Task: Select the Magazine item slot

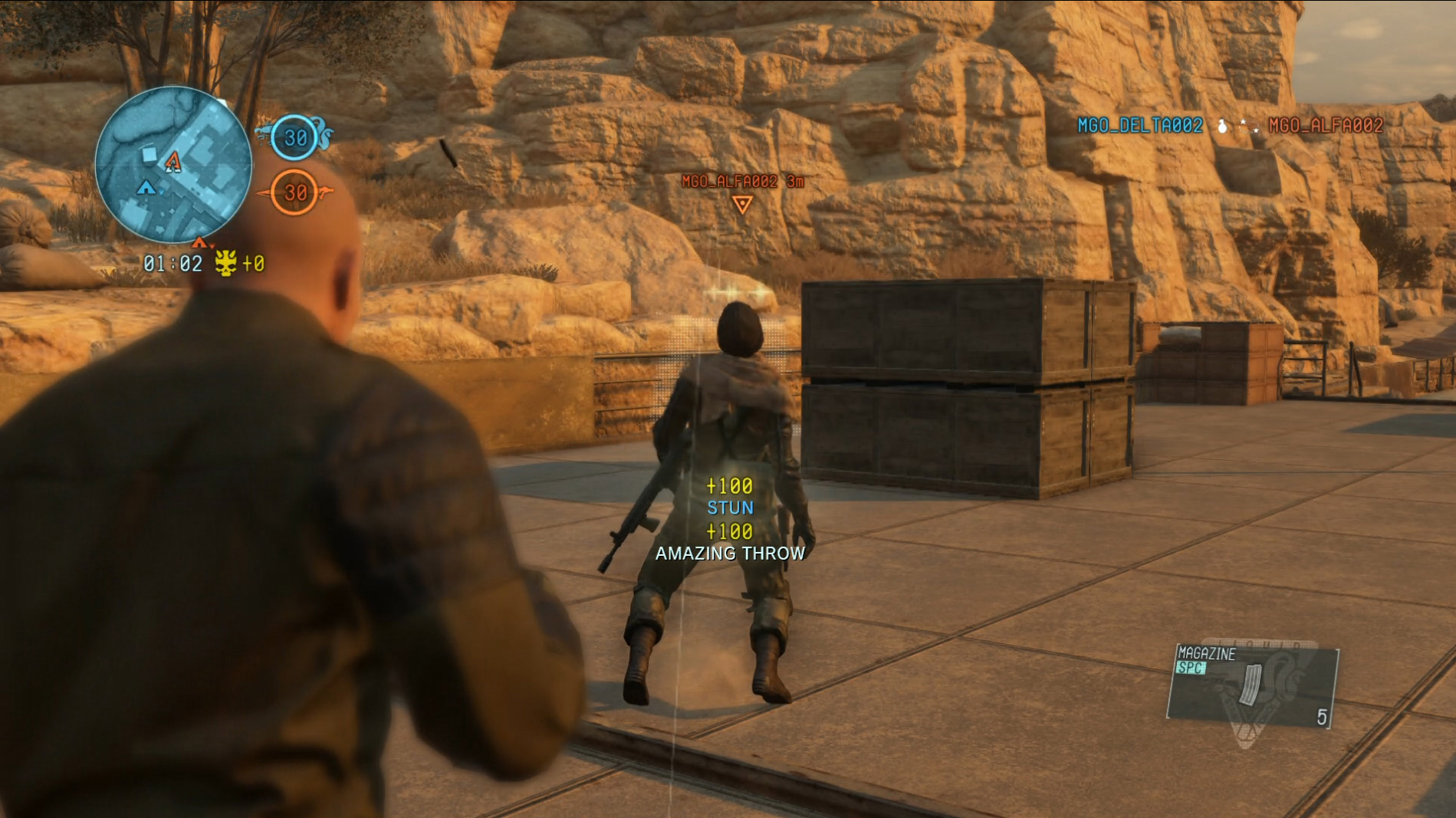Action: point(1252,685)
